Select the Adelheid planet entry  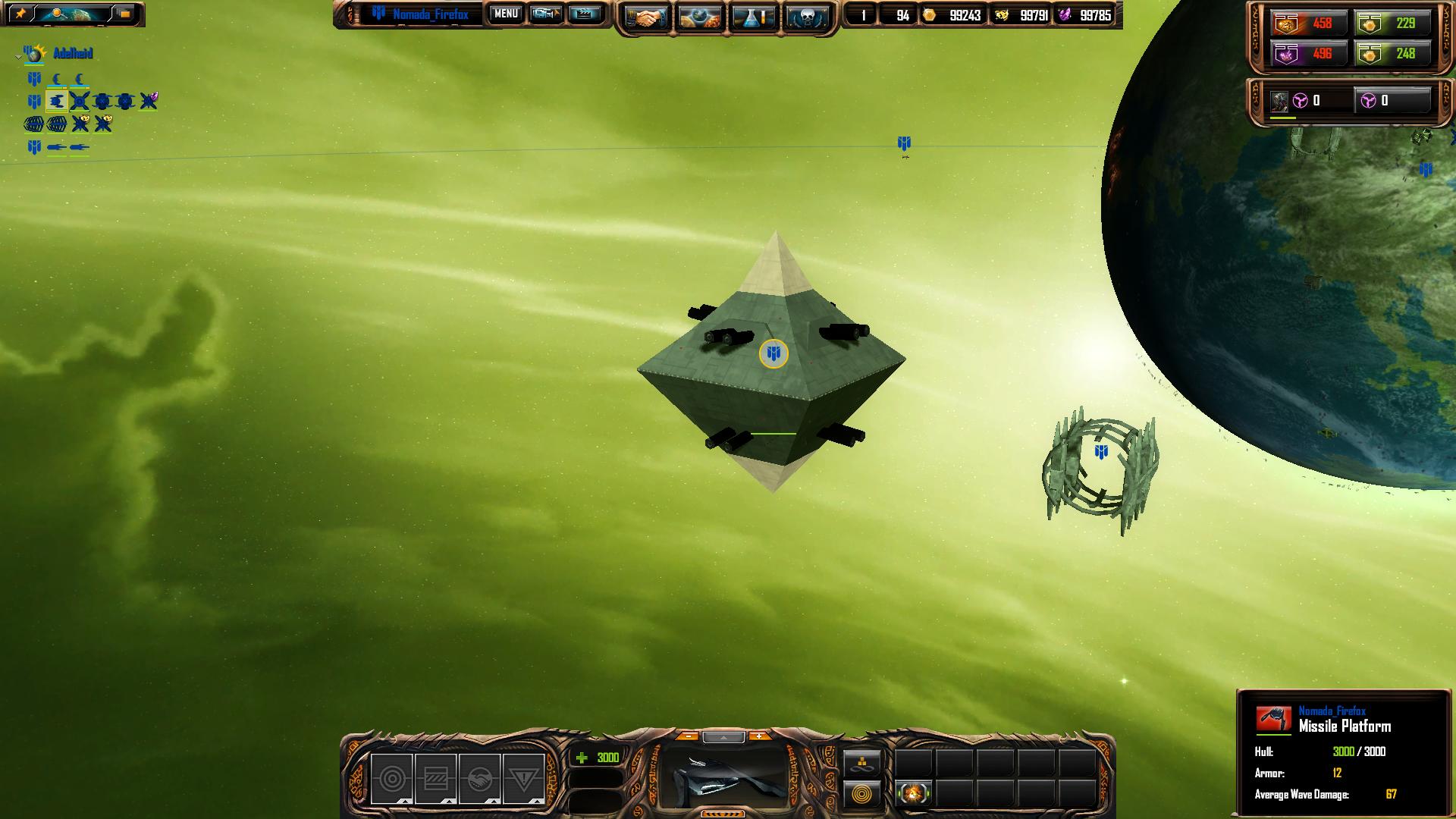tap(73, 53)
